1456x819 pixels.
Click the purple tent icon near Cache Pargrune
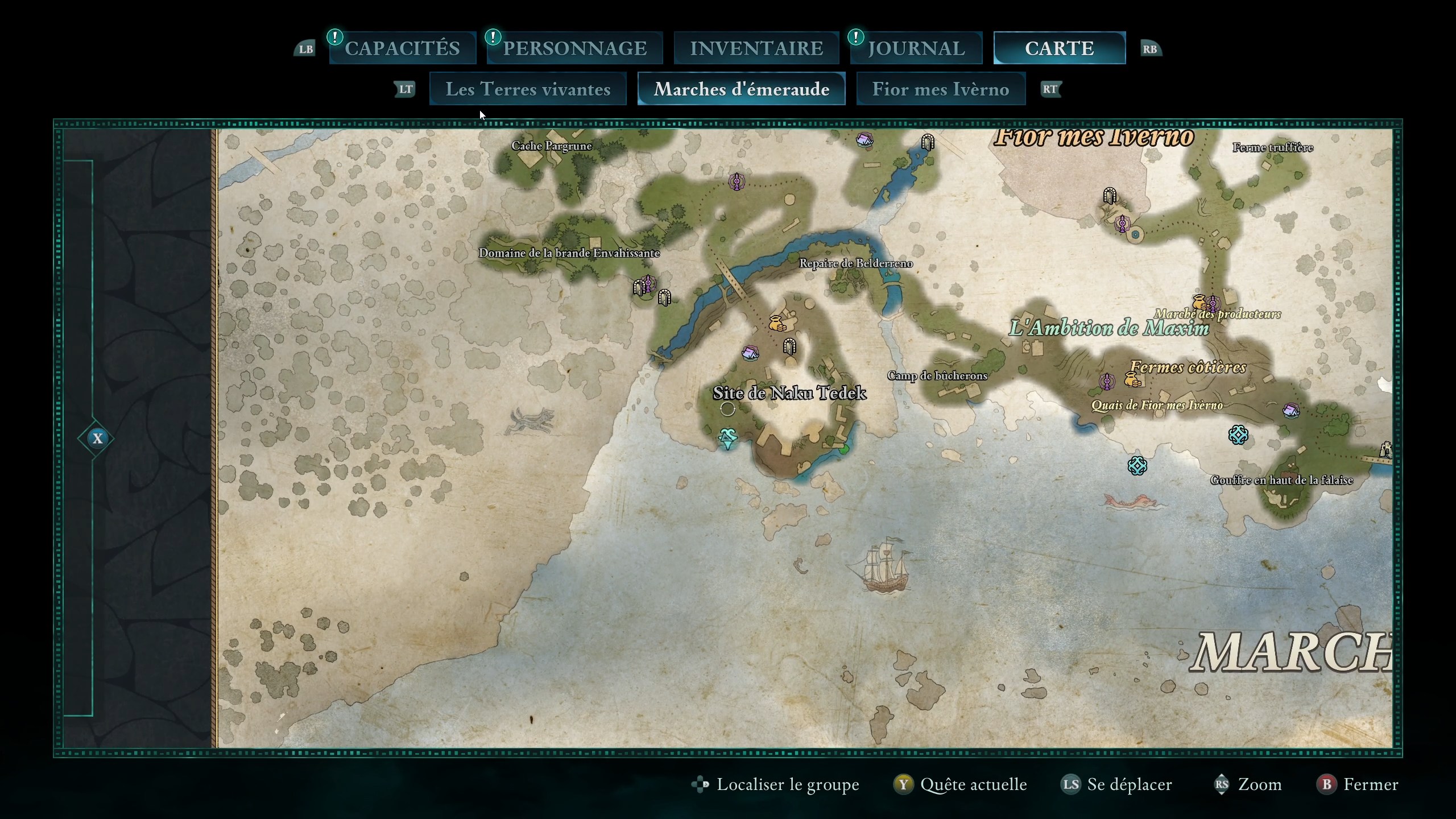(866, 140)
